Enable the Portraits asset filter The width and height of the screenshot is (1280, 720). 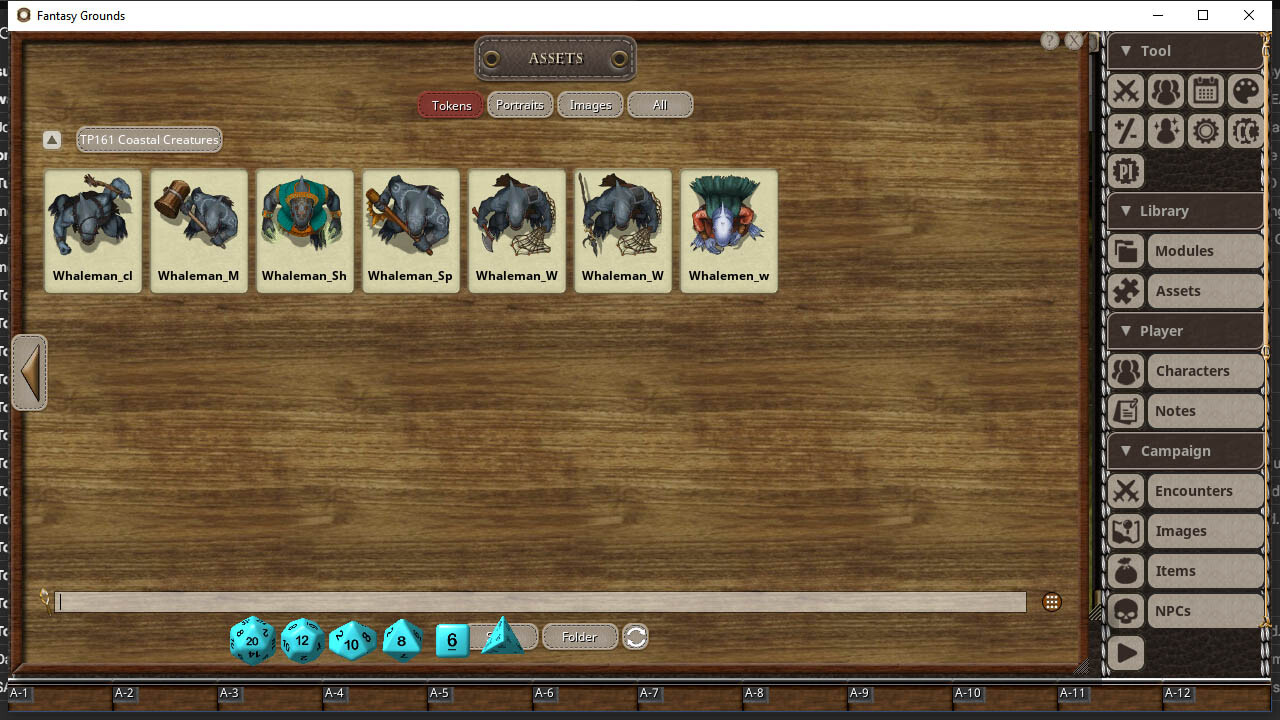(x=520, y=104)
